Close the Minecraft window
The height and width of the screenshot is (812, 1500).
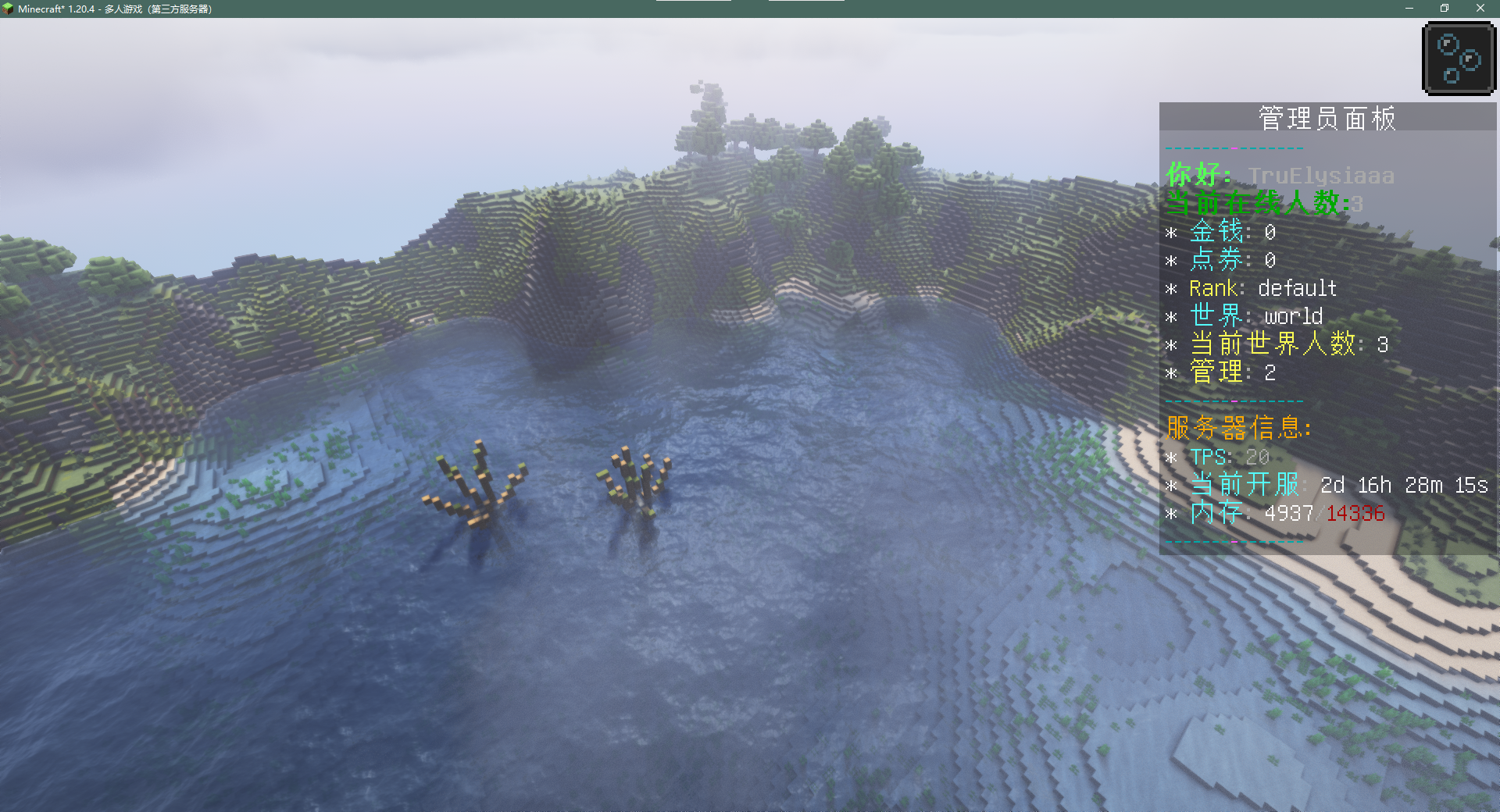1480,9
